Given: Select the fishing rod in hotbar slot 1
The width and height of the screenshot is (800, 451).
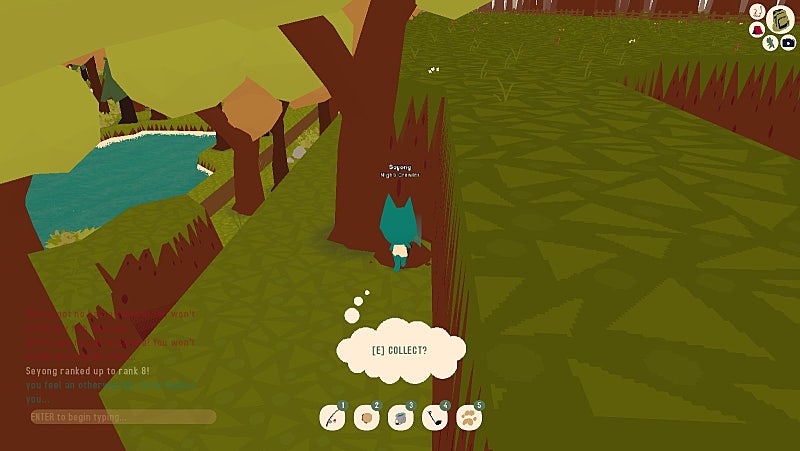Looking at the screenshot, I should (332, 418).
